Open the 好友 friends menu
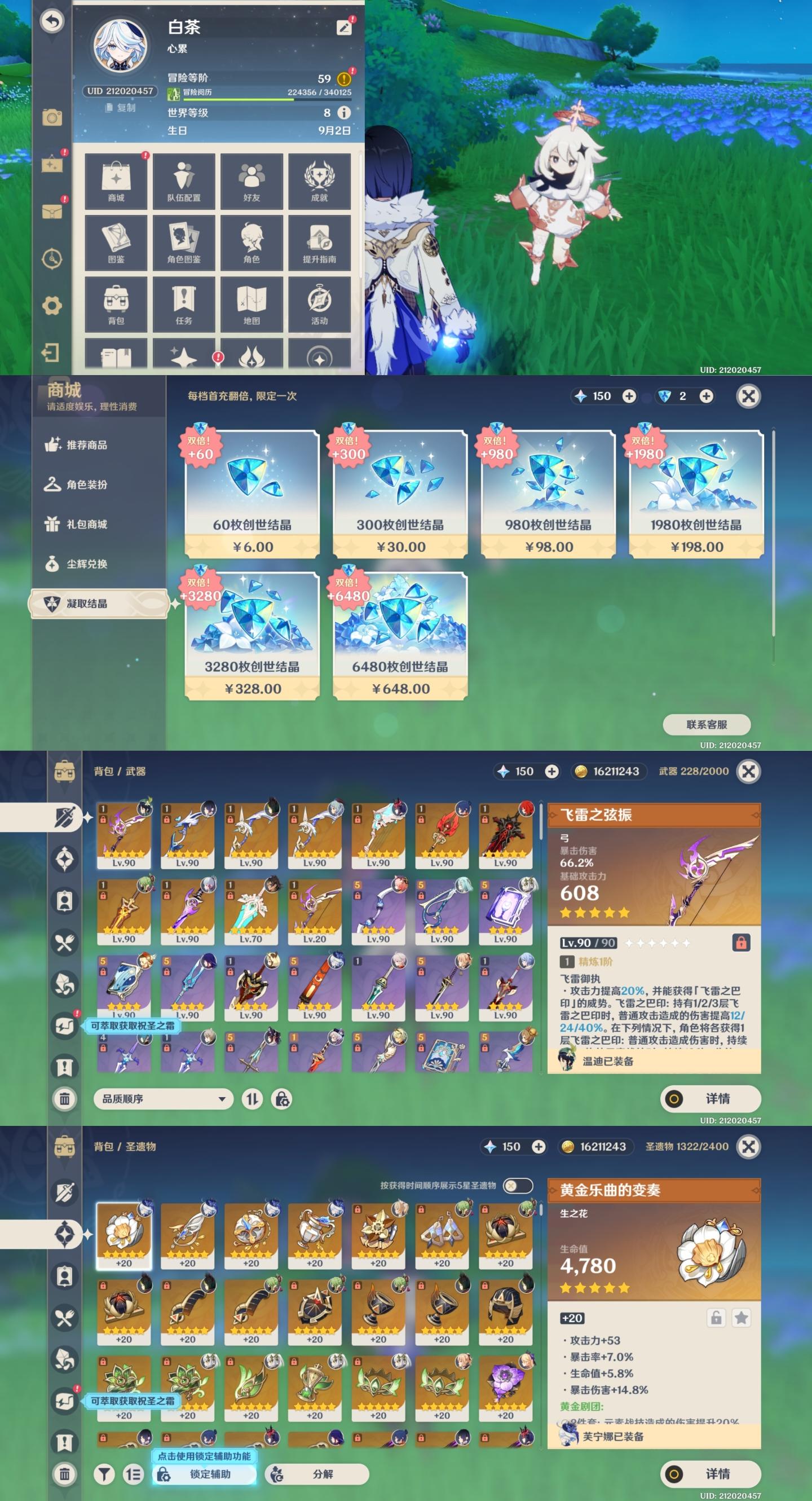 (x=251, y=181)
